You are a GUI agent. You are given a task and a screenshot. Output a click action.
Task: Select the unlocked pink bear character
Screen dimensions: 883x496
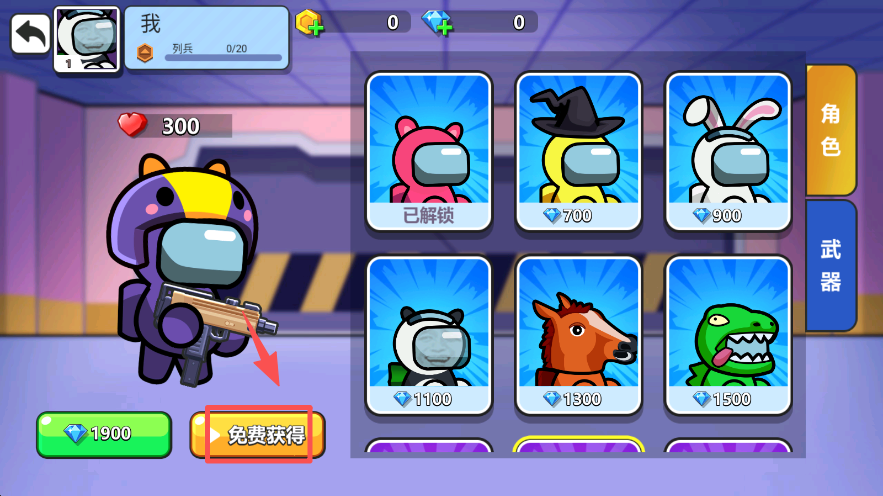pos(428,151)
